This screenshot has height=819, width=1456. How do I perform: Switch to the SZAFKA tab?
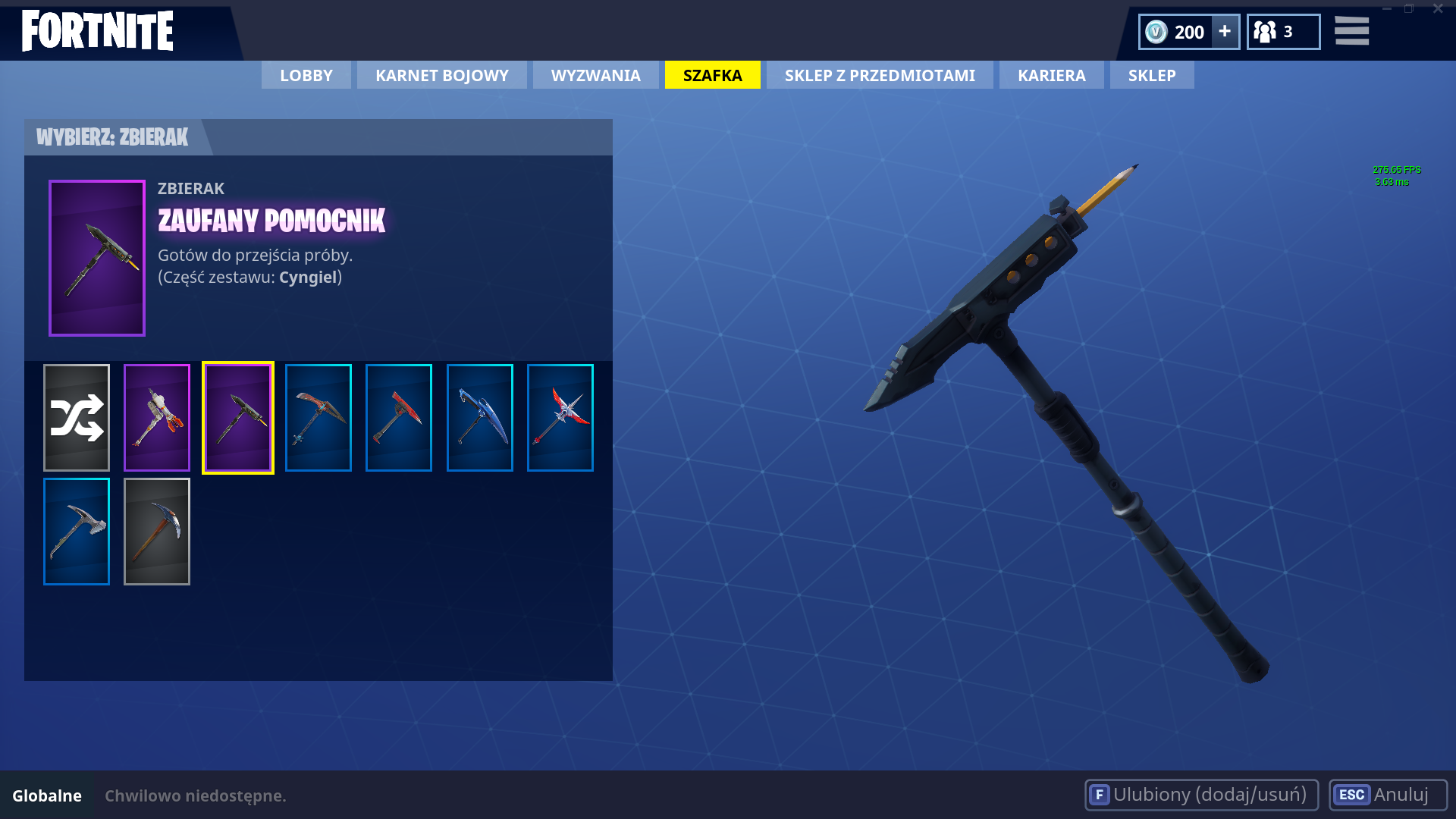tap(712, 75)
